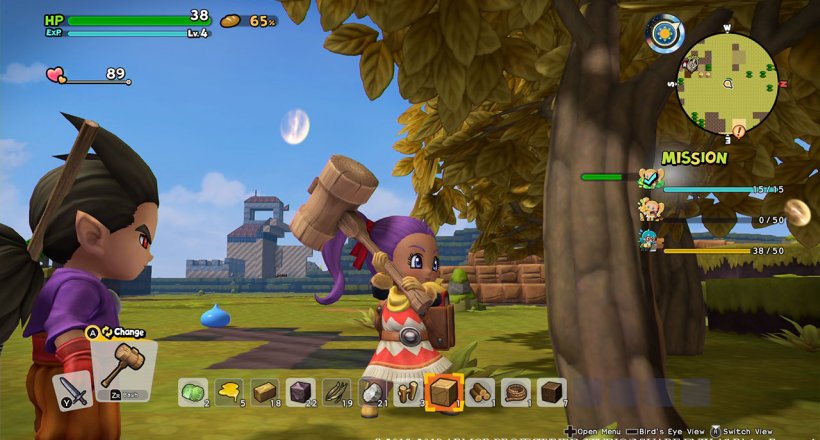Viewport: 820px width, 440px height.
Task: Select the completed mission with checkmark
Action: tap(649, 180)
